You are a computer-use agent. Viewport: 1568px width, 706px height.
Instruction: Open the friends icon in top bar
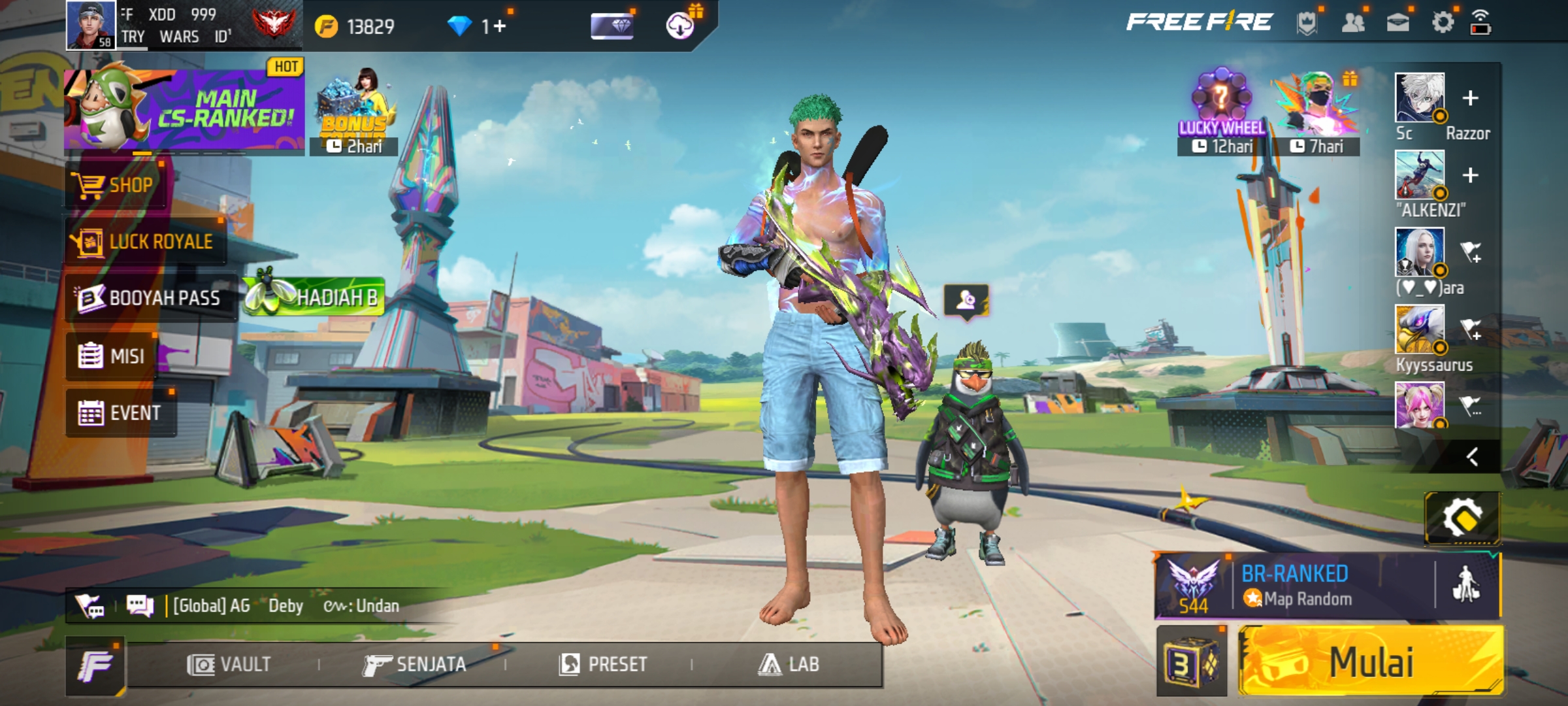click(x=1352, y=23)
